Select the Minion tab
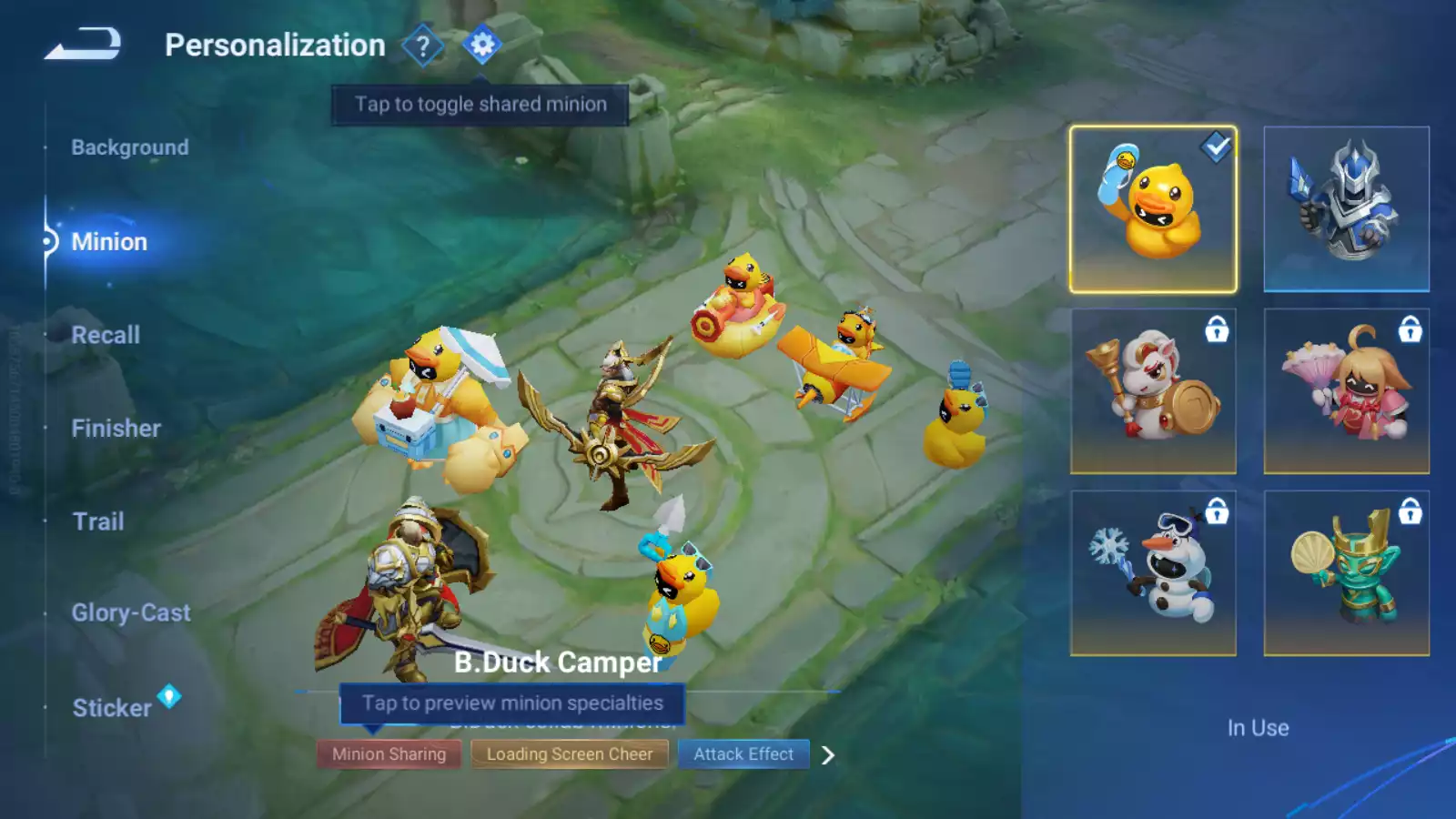This screenshot has width=1456, height=819. pyautogui.click(x=109, y=242)
